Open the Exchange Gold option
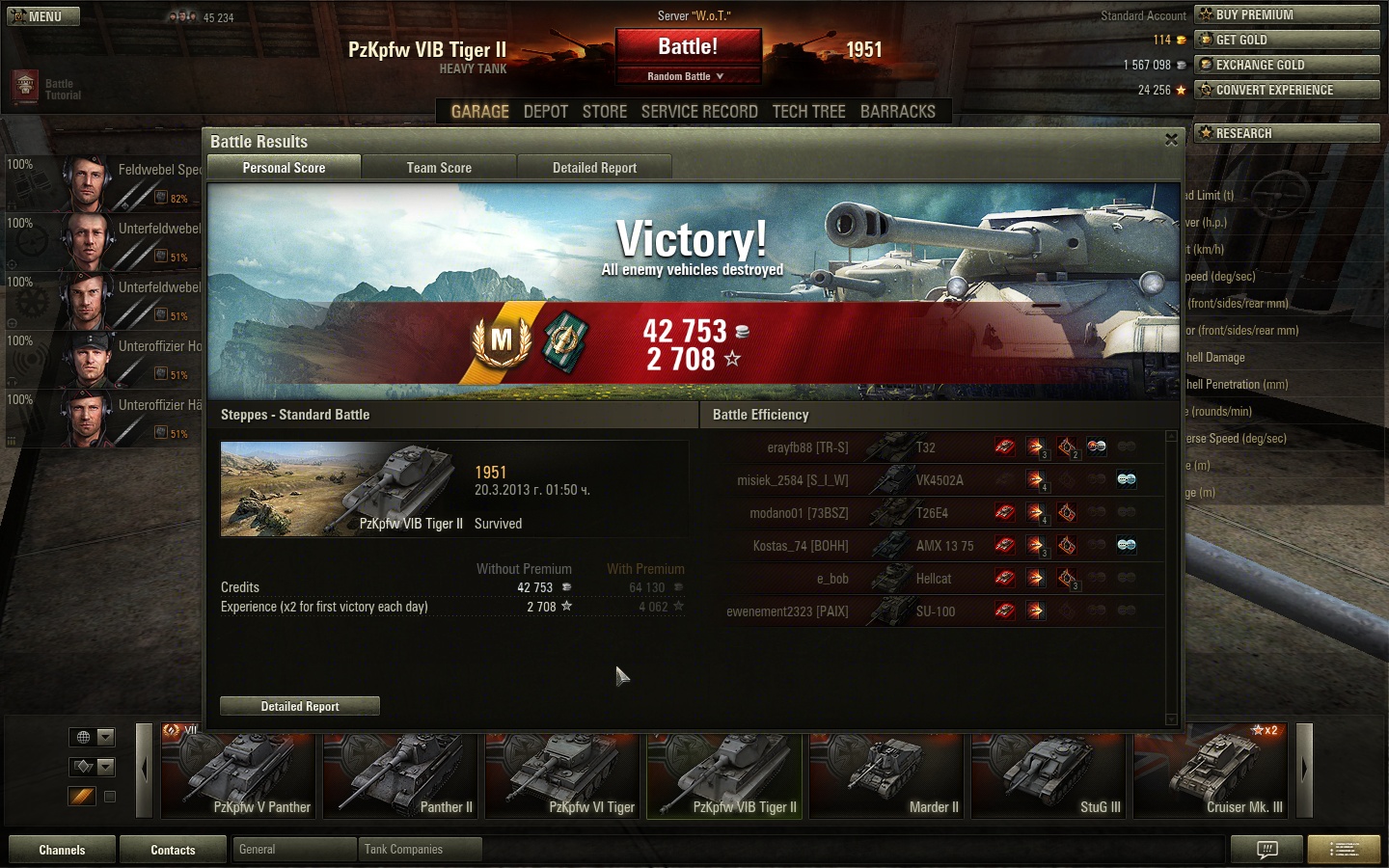Screen dimensions: 1389x868 (x=1287, y=65)
